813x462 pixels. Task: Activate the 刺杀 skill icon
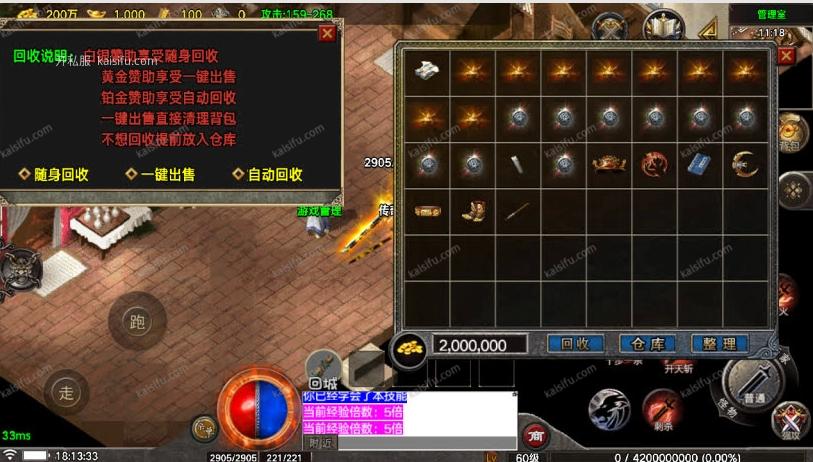(x=661, y=409)
